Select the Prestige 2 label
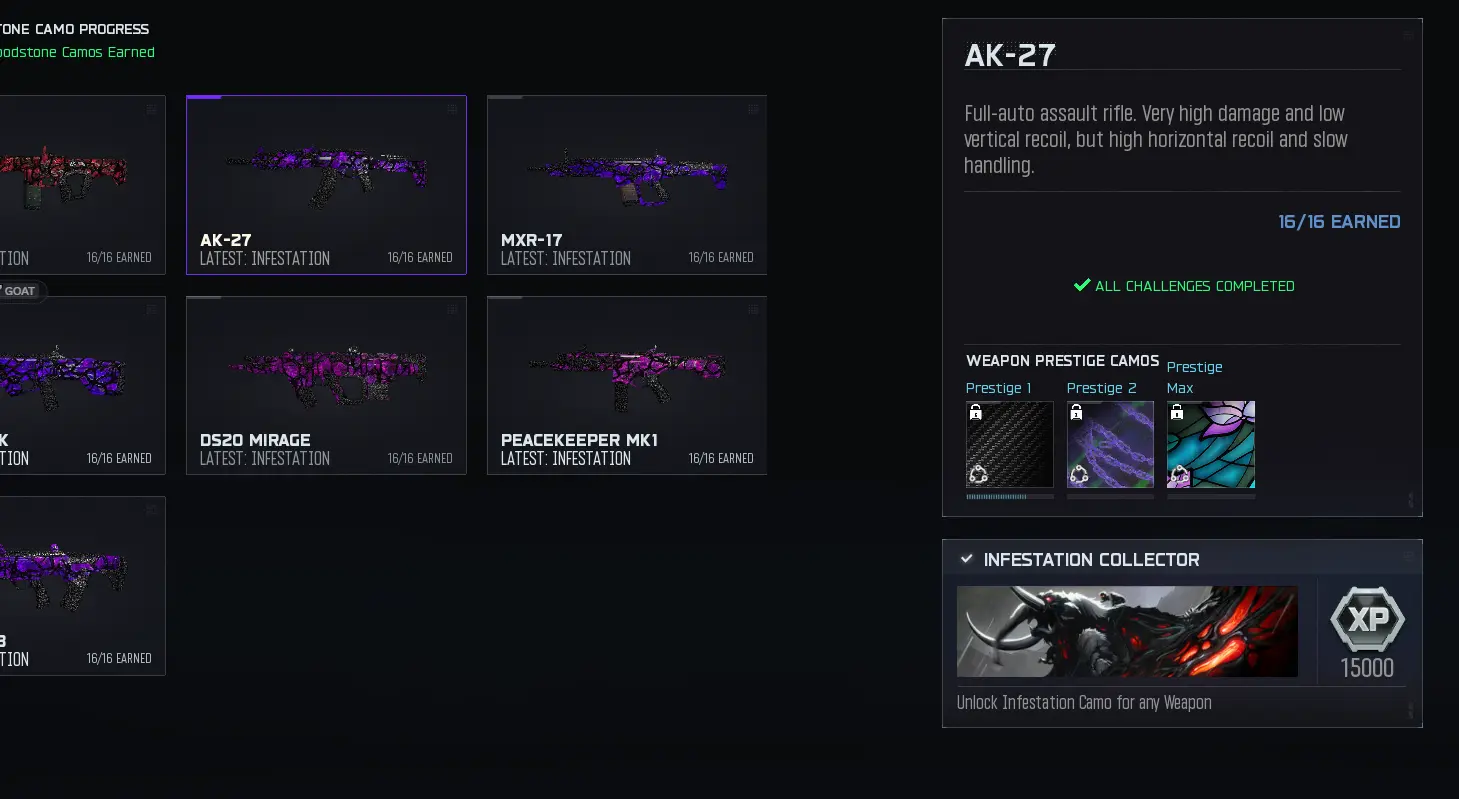 click(x=1101, y=388)
